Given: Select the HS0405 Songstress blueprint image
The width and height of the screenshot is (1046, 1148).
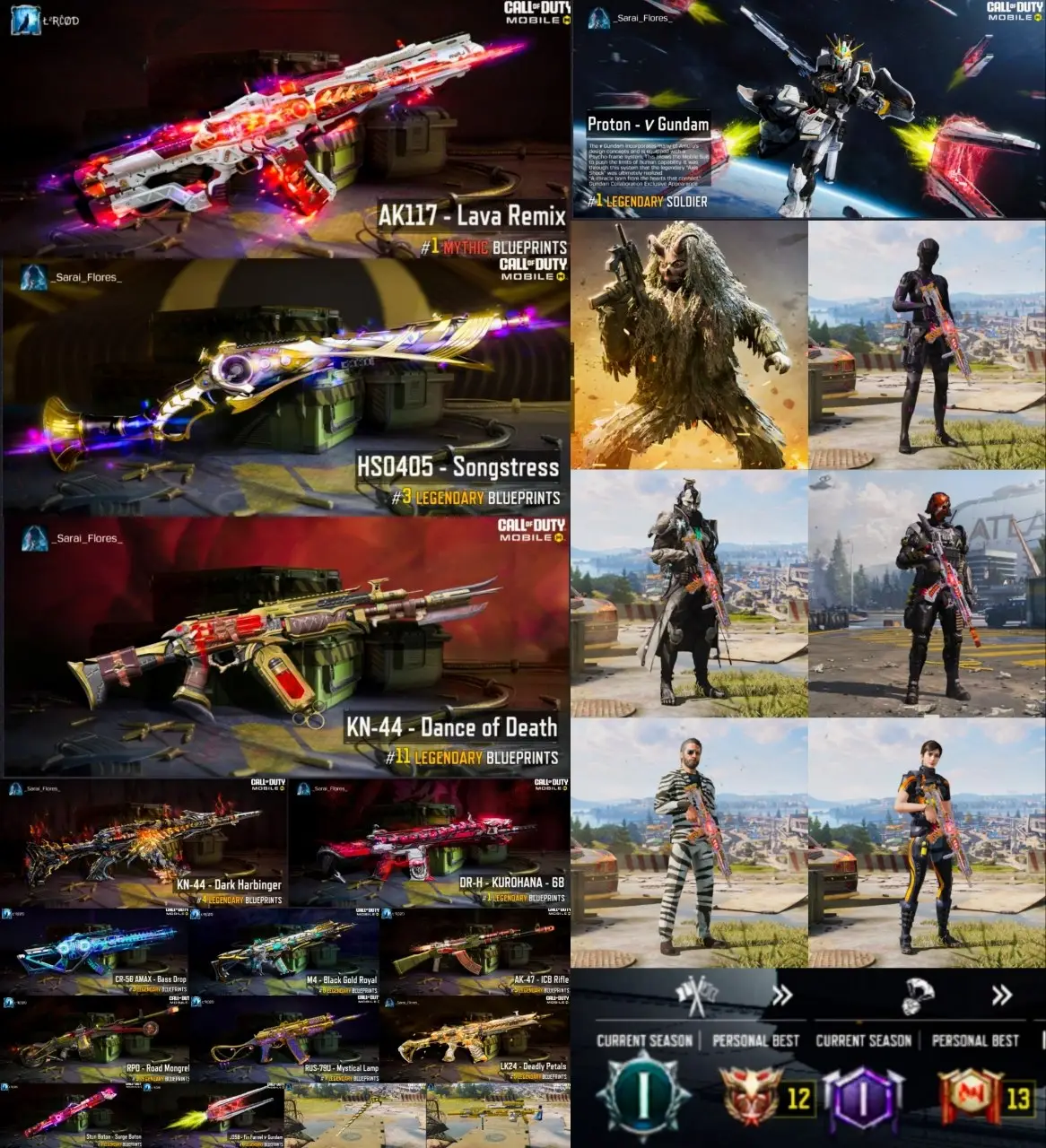Looking at the screenshot, I should [285, 387].
